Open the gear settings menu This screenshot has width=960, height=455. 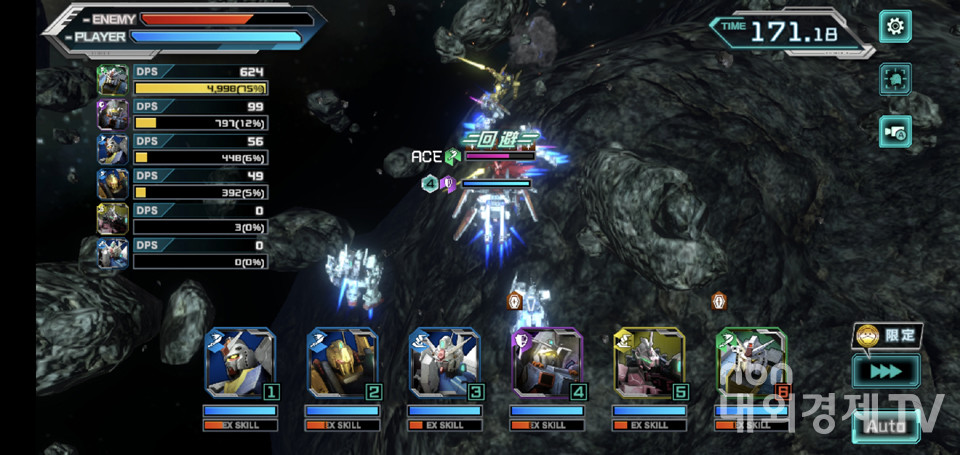coord(895,26)
